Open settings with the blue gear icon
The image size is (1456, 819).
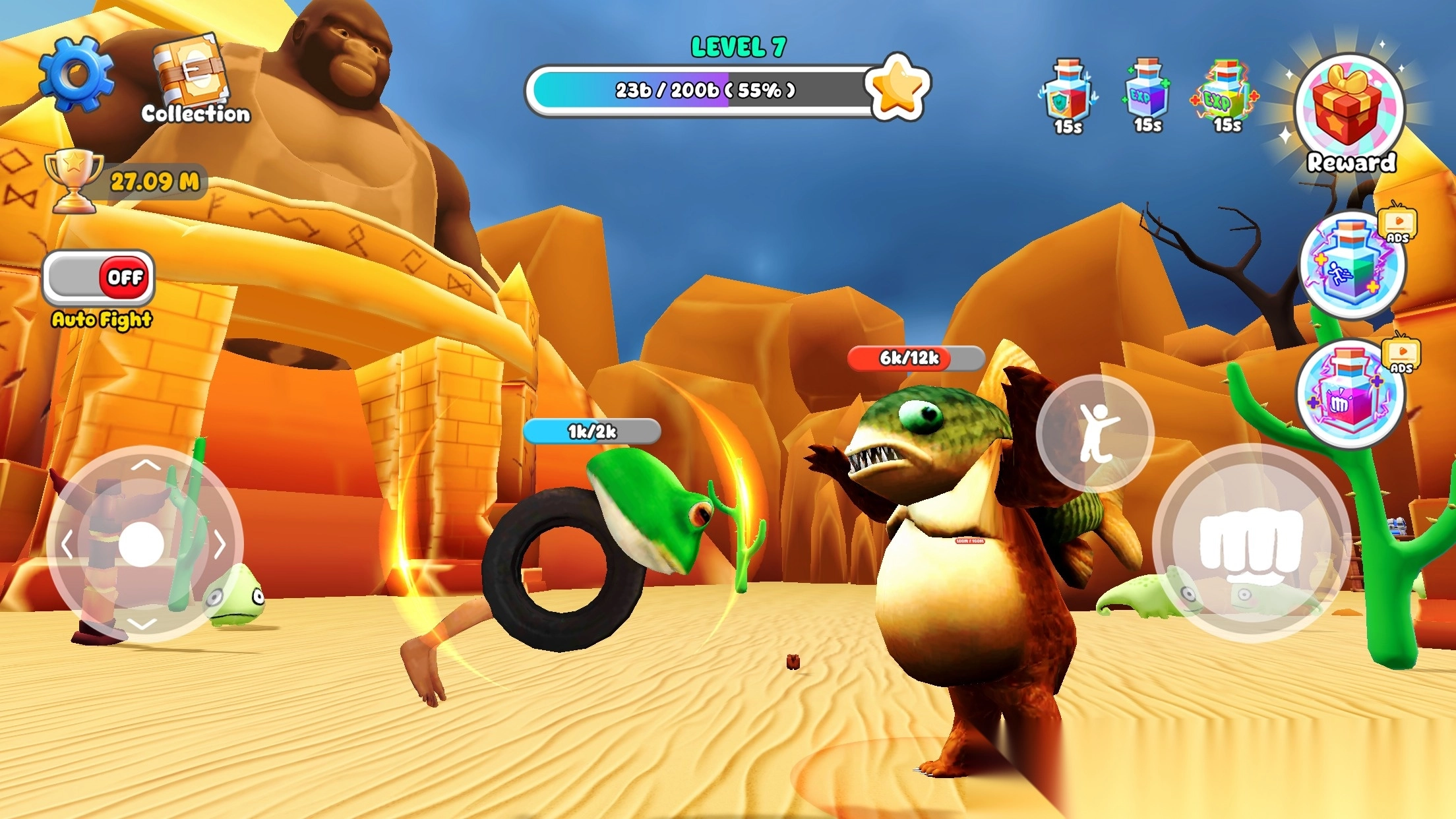[76, 73]
